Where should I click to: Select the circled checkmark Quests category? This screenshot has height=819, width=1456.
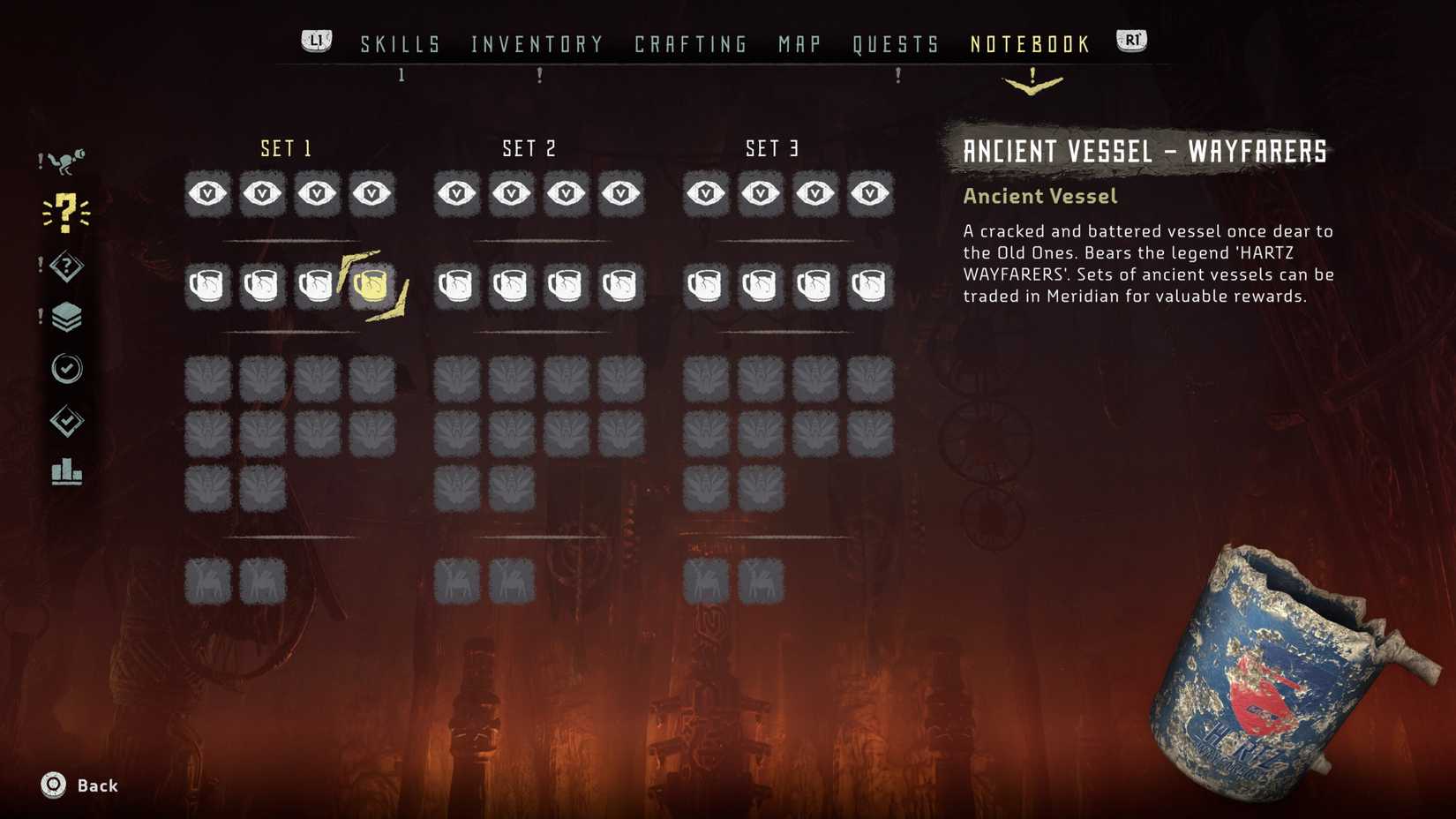coord(67,369)
